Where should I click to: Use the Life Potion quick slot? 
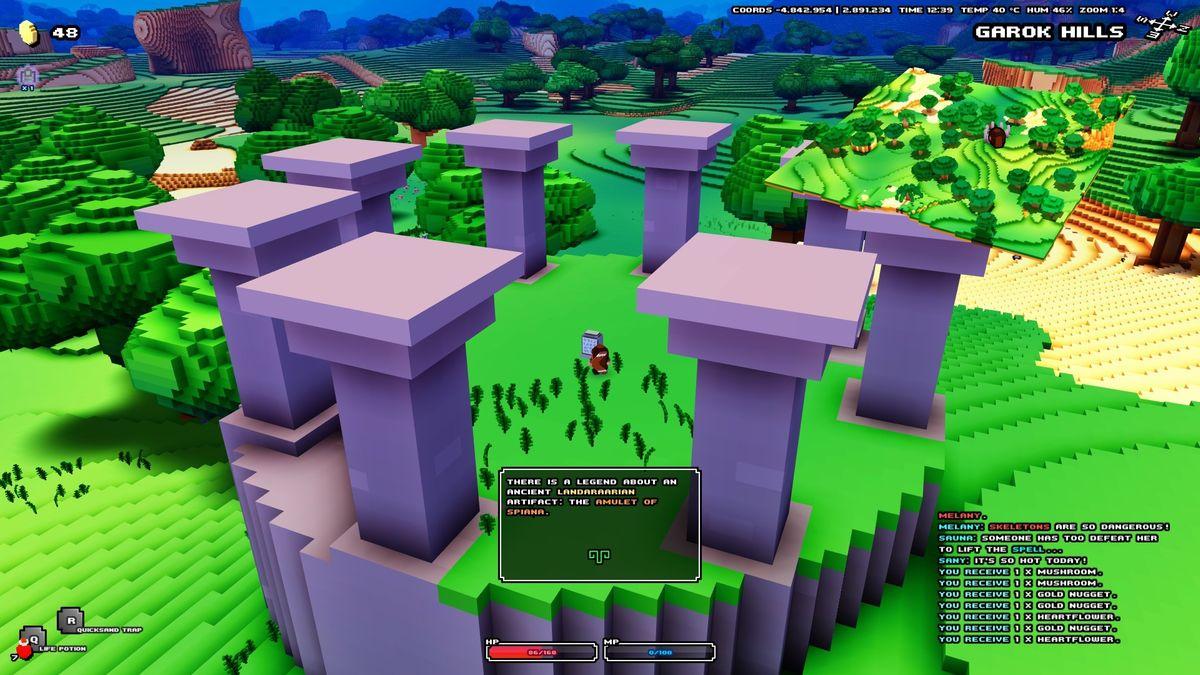pyautogui.click(x=30, y=639)
